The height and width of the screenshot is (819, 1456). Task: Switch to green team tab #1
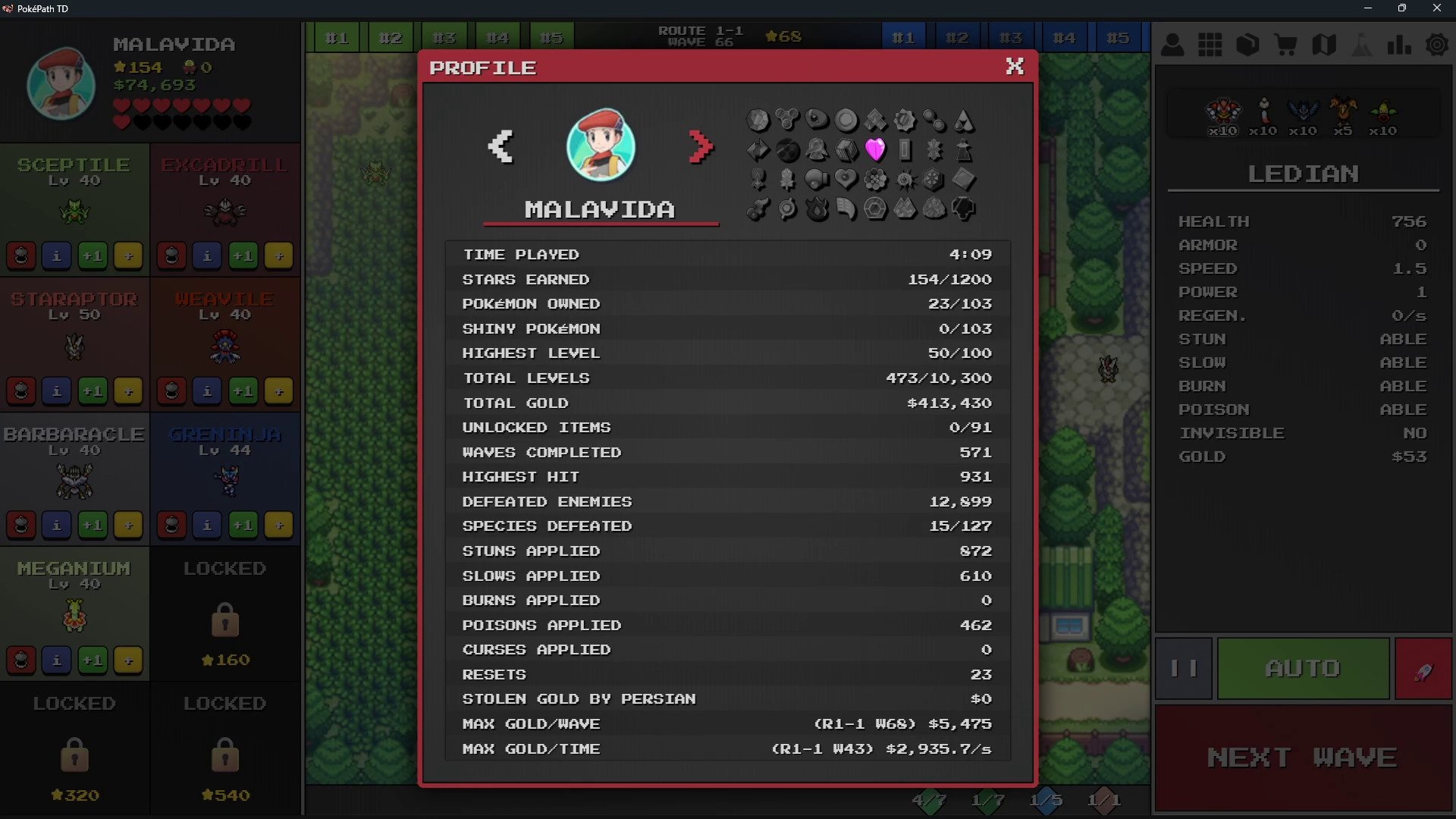tap(336, 37)
